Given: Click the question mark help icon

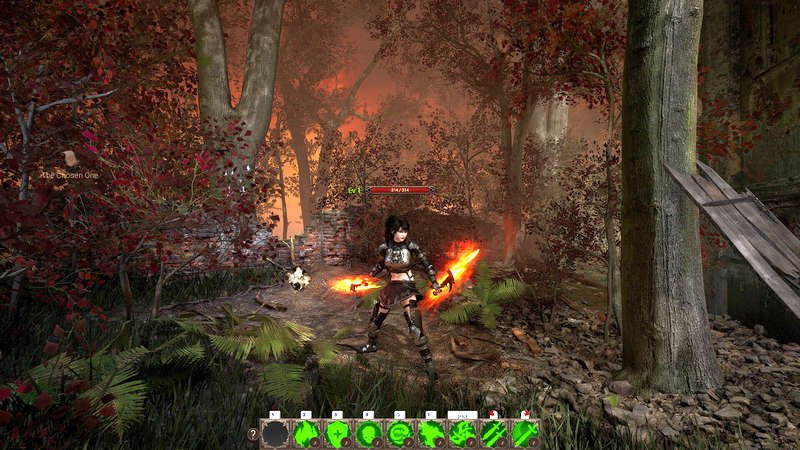Looking at the screenshot, I should (252, 435).
